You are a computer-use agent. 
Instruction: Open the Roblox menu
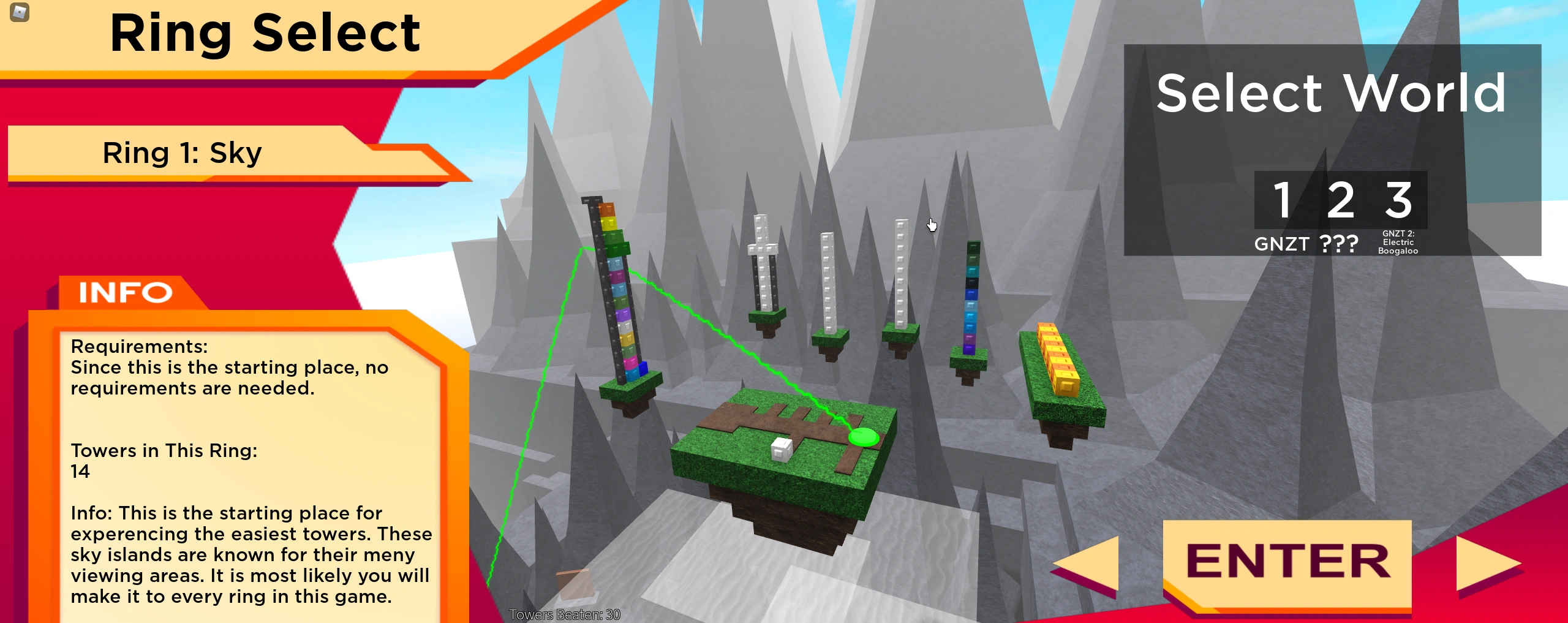point(18,13)
